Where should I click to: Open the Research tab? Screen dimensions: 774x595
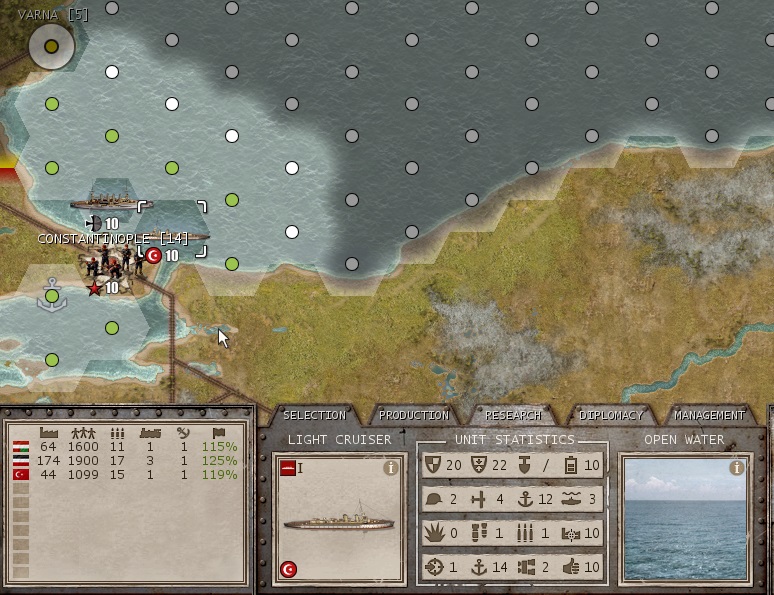(513, 415)
